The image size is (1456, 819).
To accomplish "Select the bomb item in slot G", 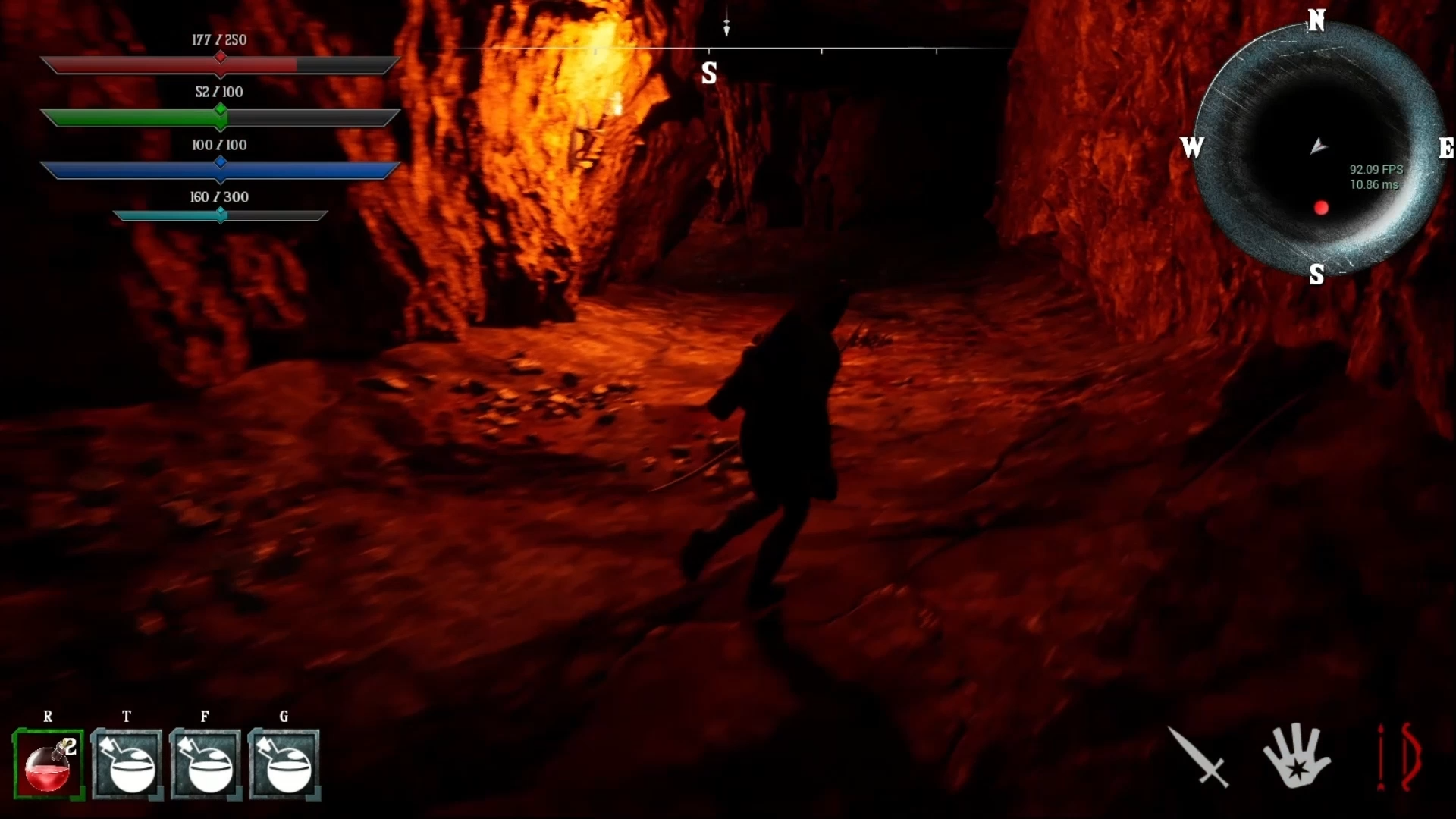I will (284, 764).
